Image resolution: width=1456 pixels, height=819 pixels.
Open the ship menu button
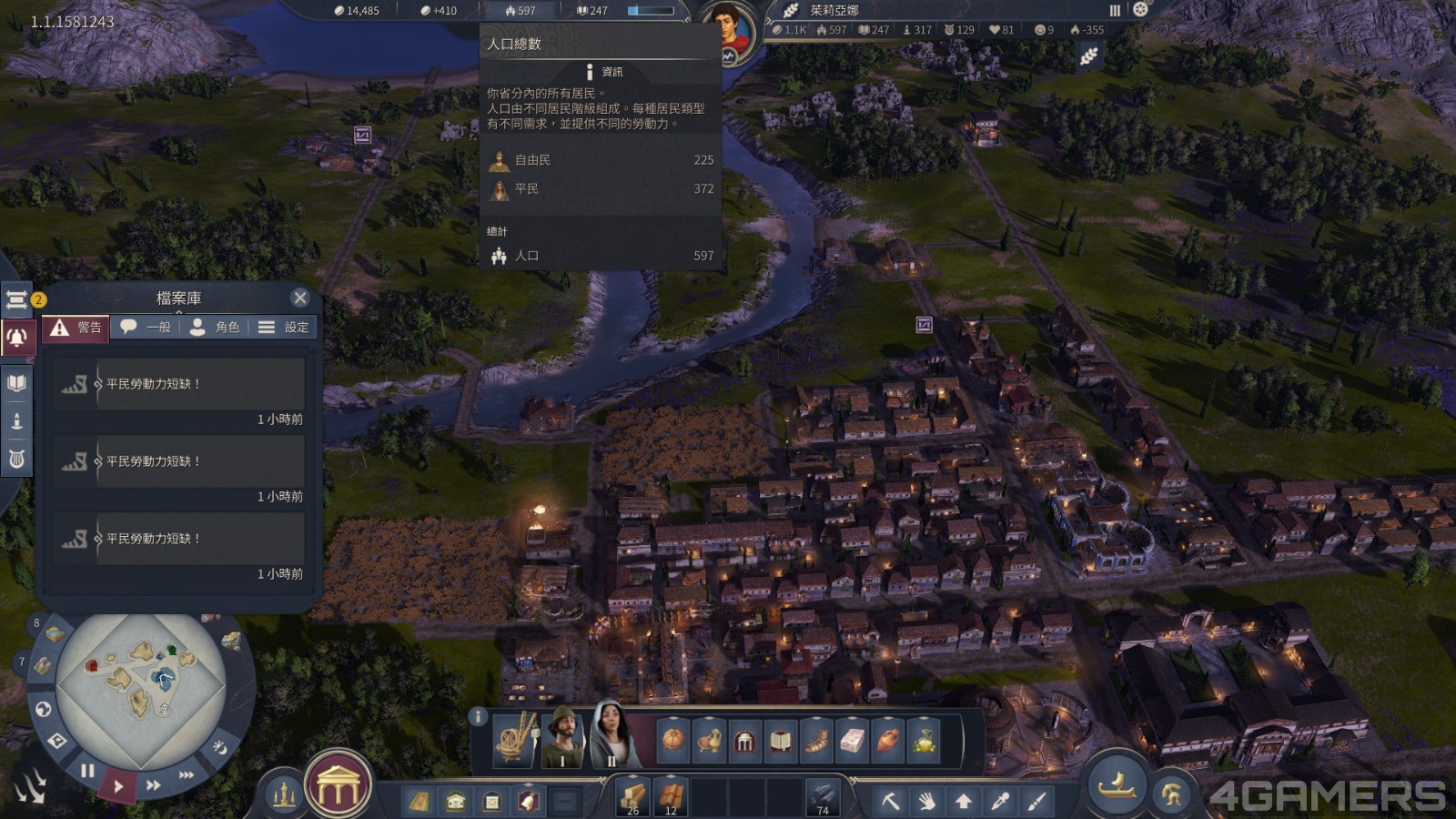pyautogui.click(x=1117, y=785)
